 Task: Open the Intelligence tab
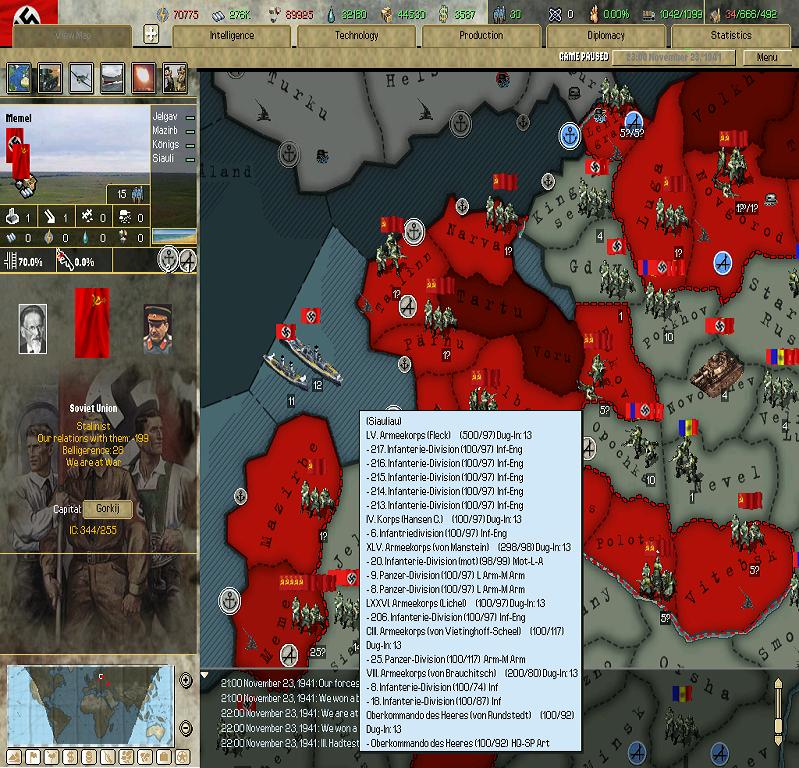(231, 36)
